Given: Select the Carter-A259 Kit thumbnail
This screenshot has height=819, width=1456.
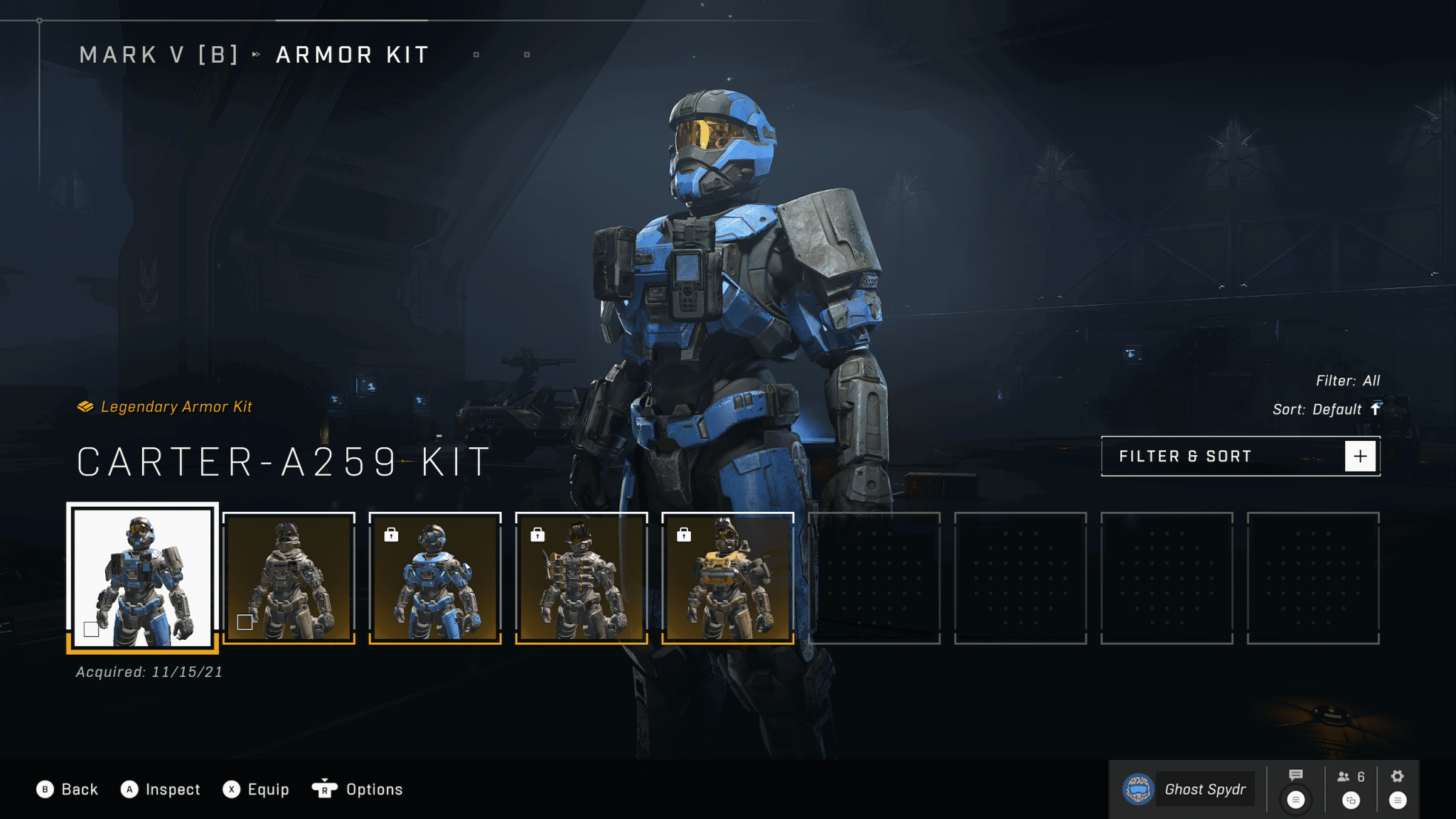Looking at the screenshot, I should 142,577.
